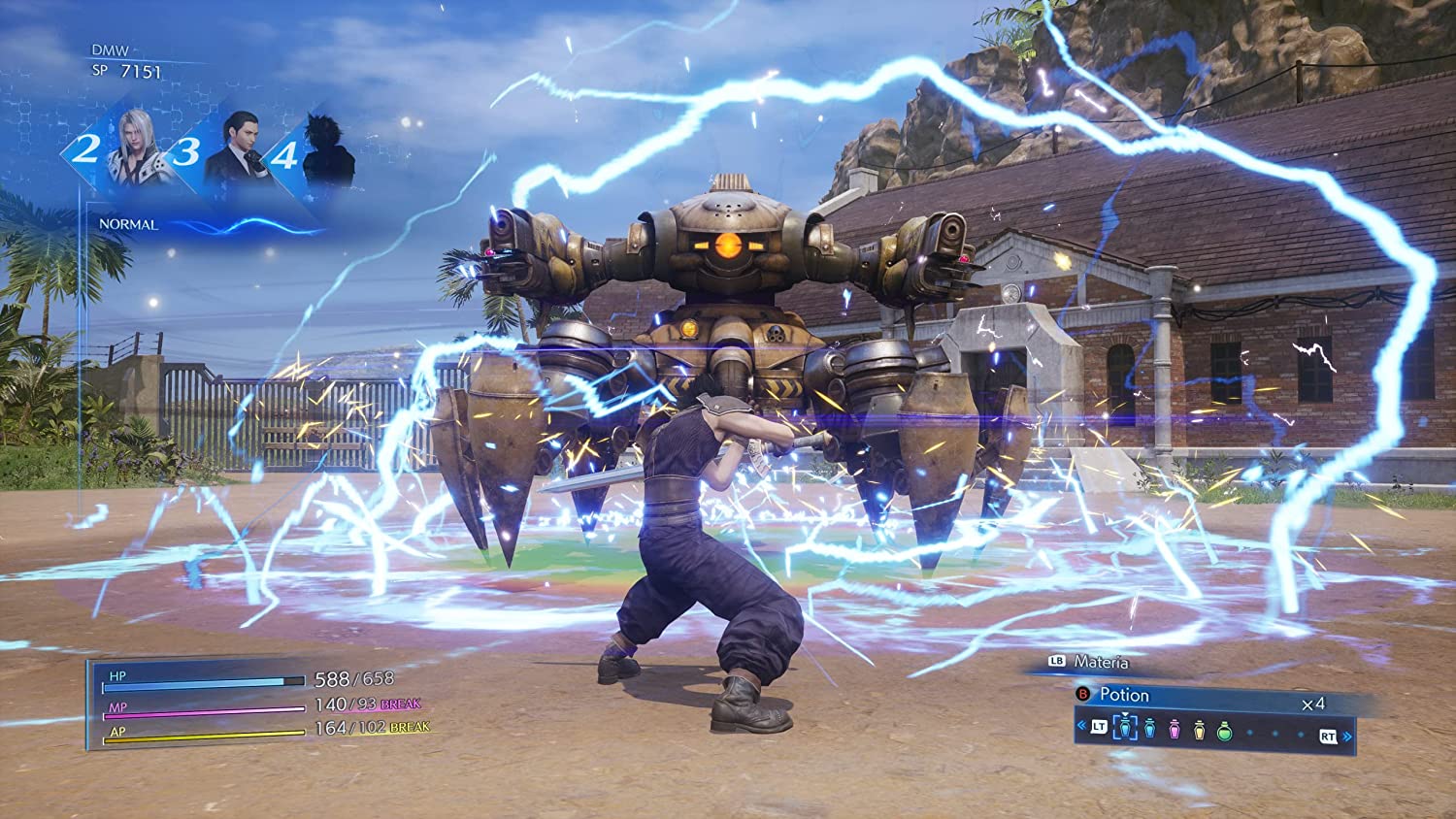The width and height of the screenshot is (1456, 819).
Task: Use the Potion command label
Action: pyautogui.click(x=1124, y=695)
